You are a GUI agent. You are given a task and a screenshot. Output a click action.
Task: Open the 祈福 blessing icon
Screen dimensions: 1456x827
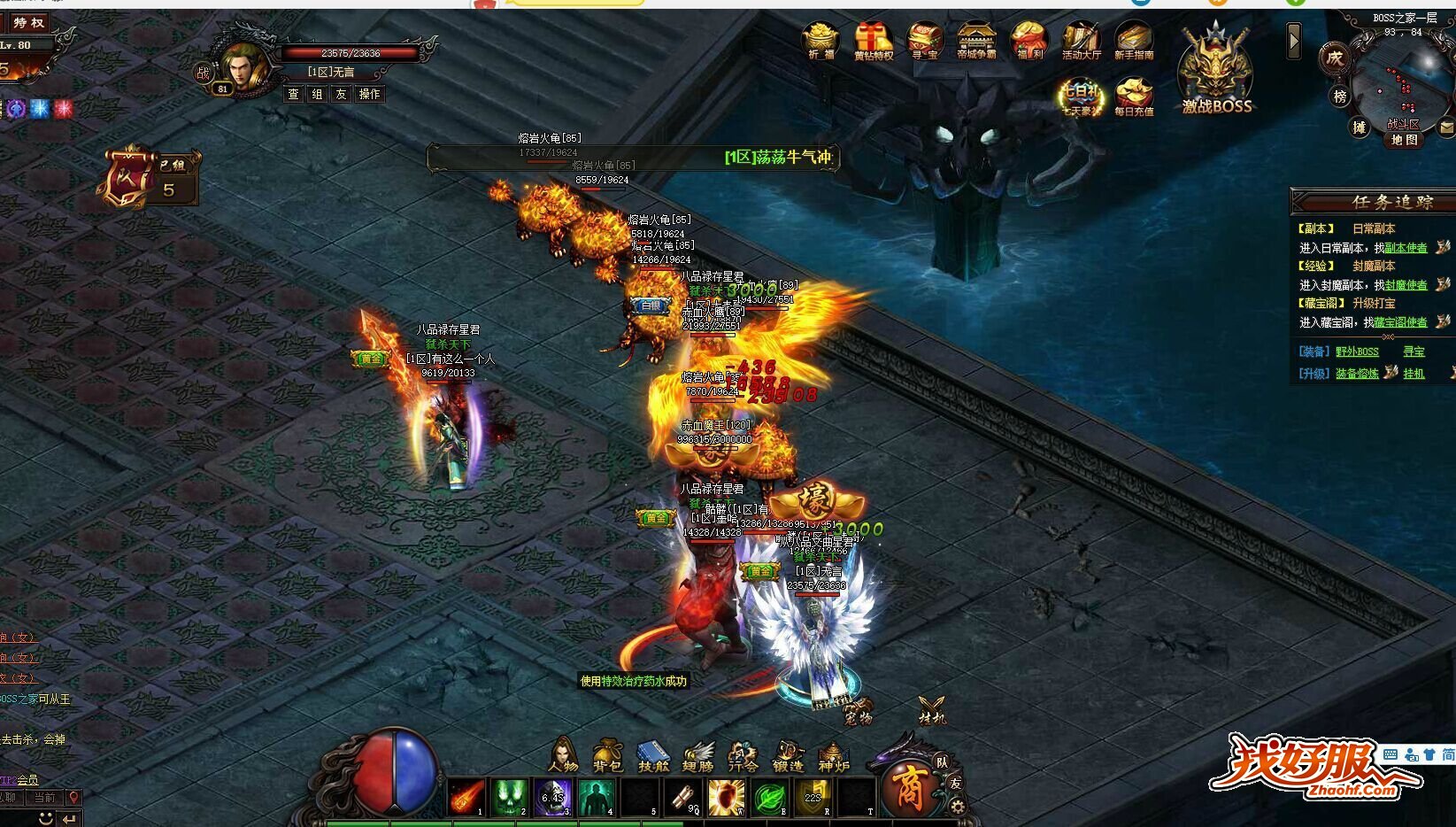pyautogui.click(x=820, y=40)
